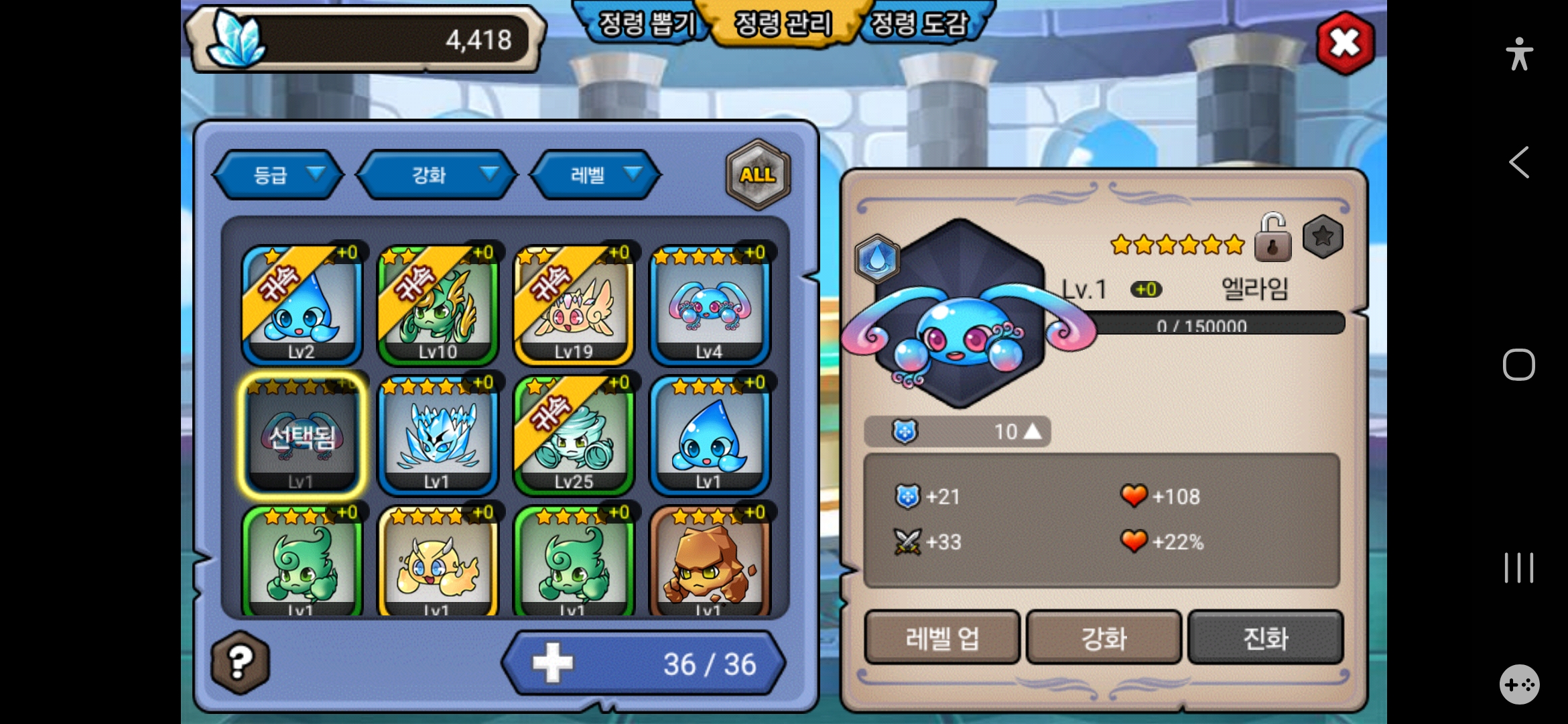Toggle the ALL hexagon filter
The width and height of the screenshot is (1568, 724).
point(758,175)
